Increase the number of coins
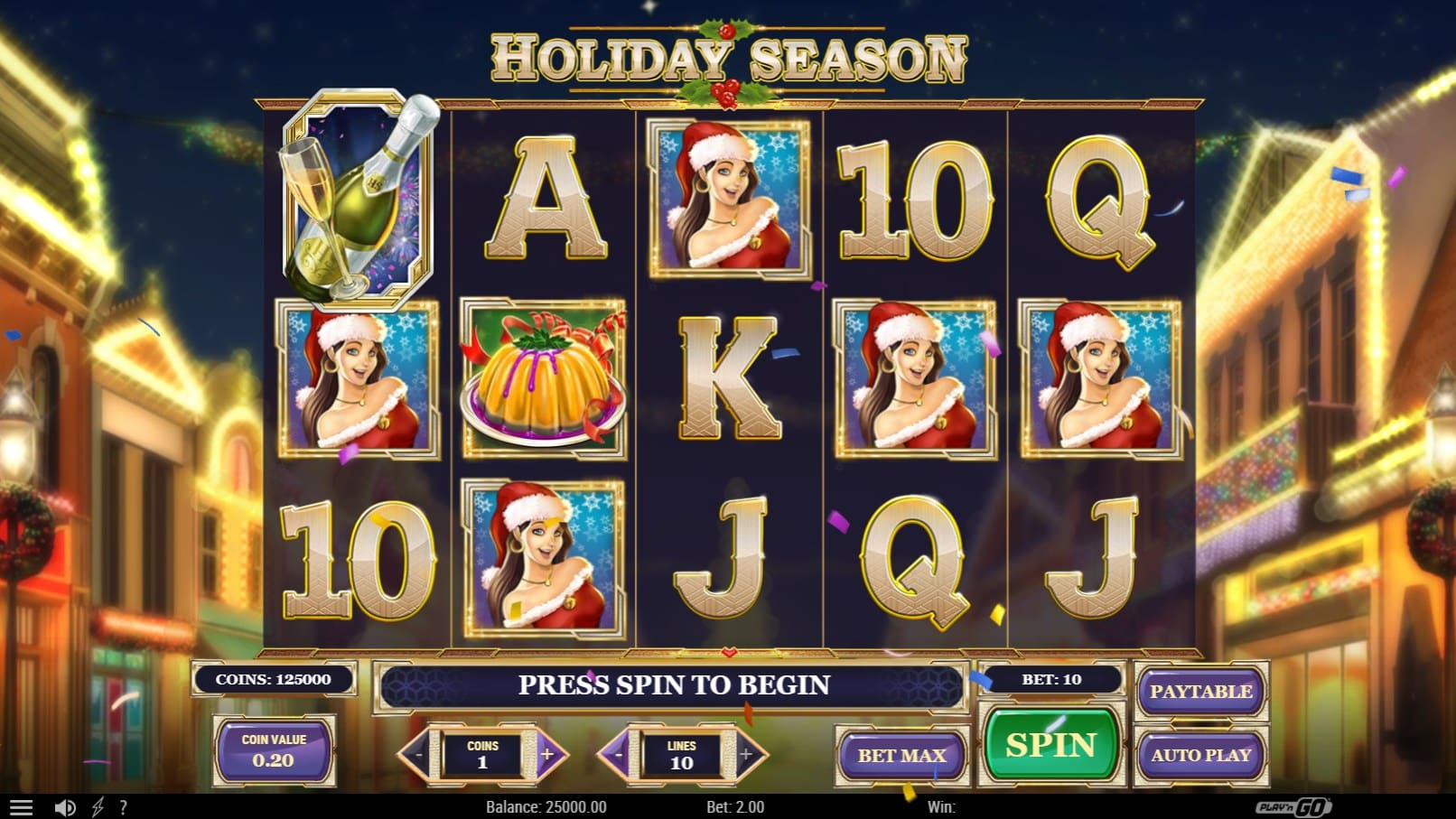 tap(547, 755)
